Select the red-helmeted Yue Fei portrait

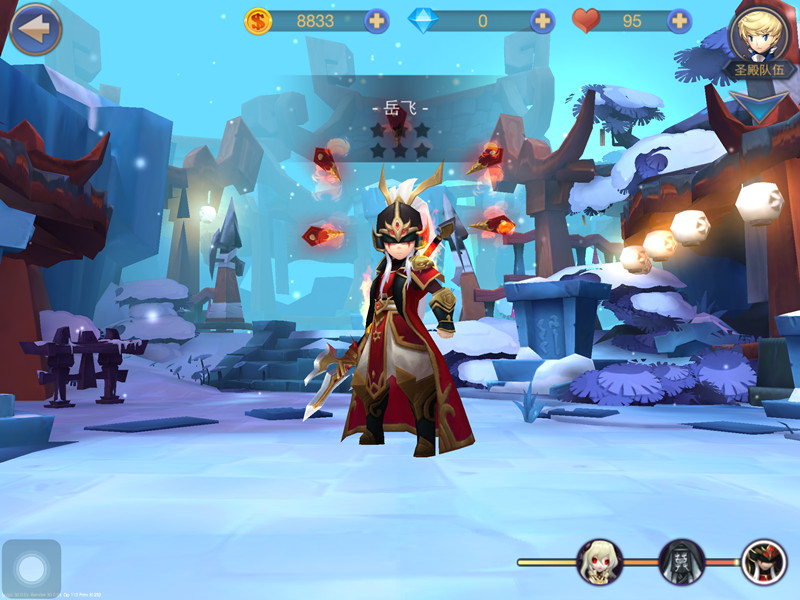(764, 562)
